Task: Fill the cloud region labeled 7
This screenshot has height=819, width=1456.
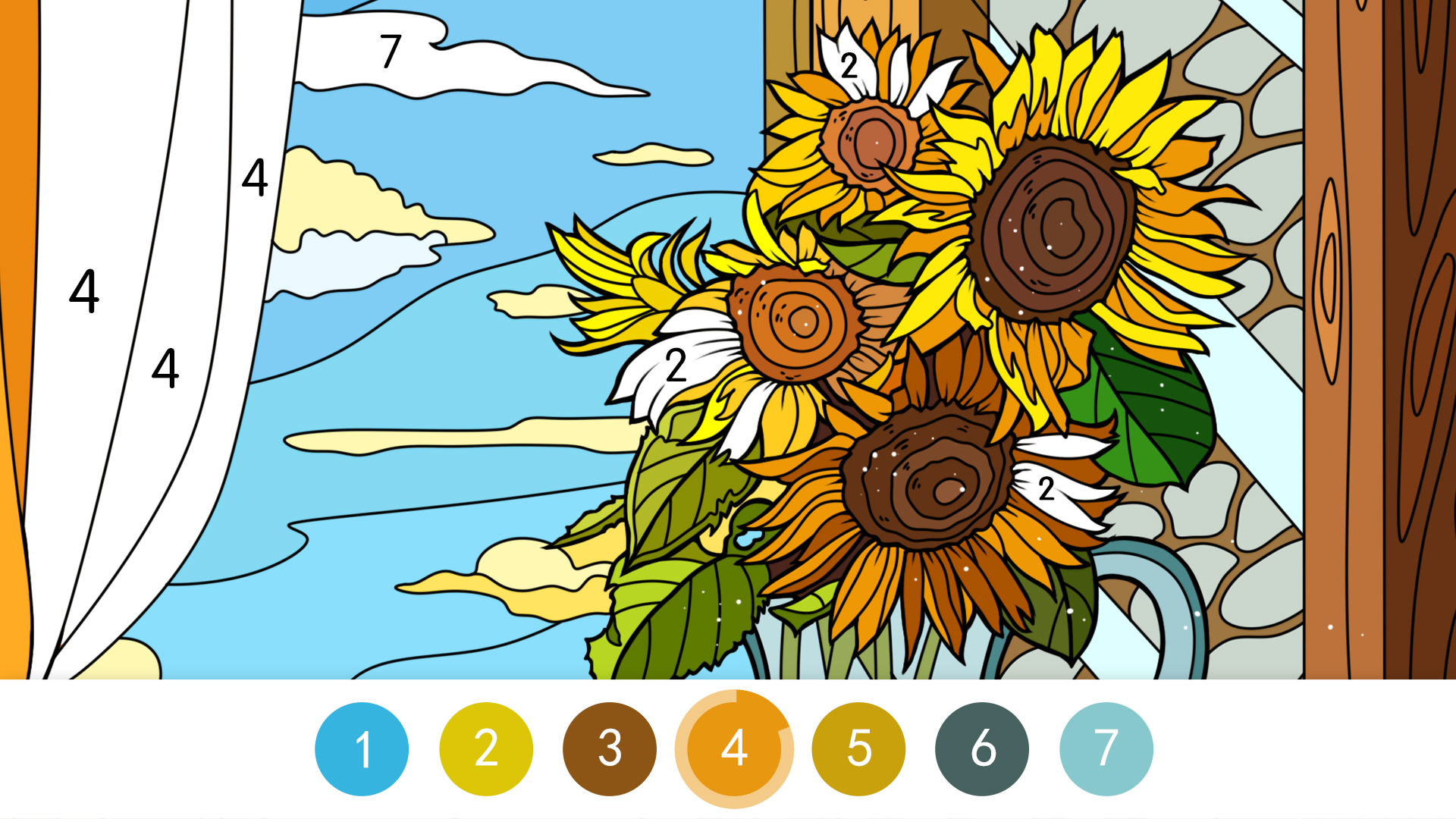Action: [391, 53]
